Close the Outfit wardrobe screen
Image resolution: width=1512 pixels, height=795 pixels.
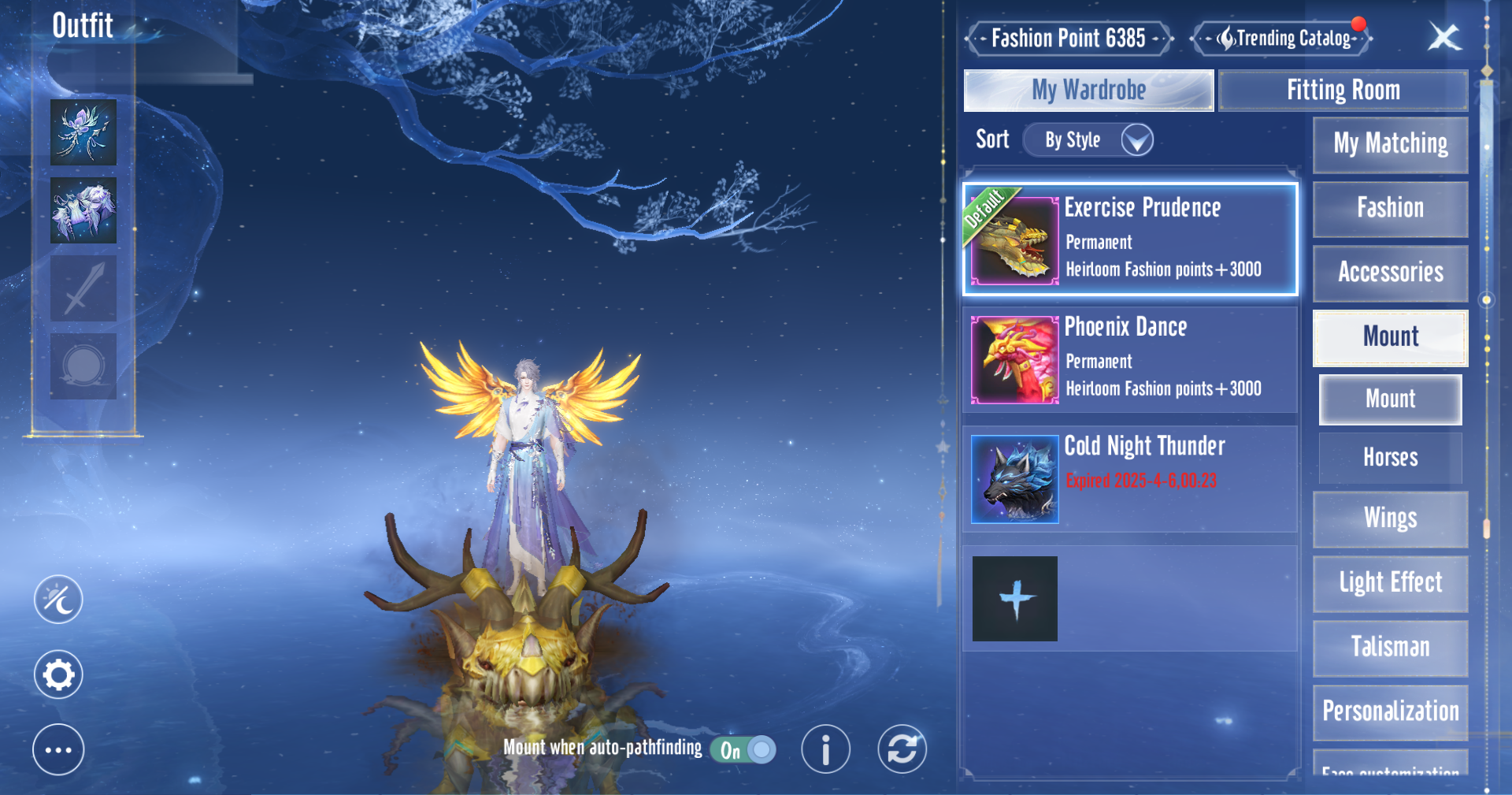click(x=1444, y=37)
